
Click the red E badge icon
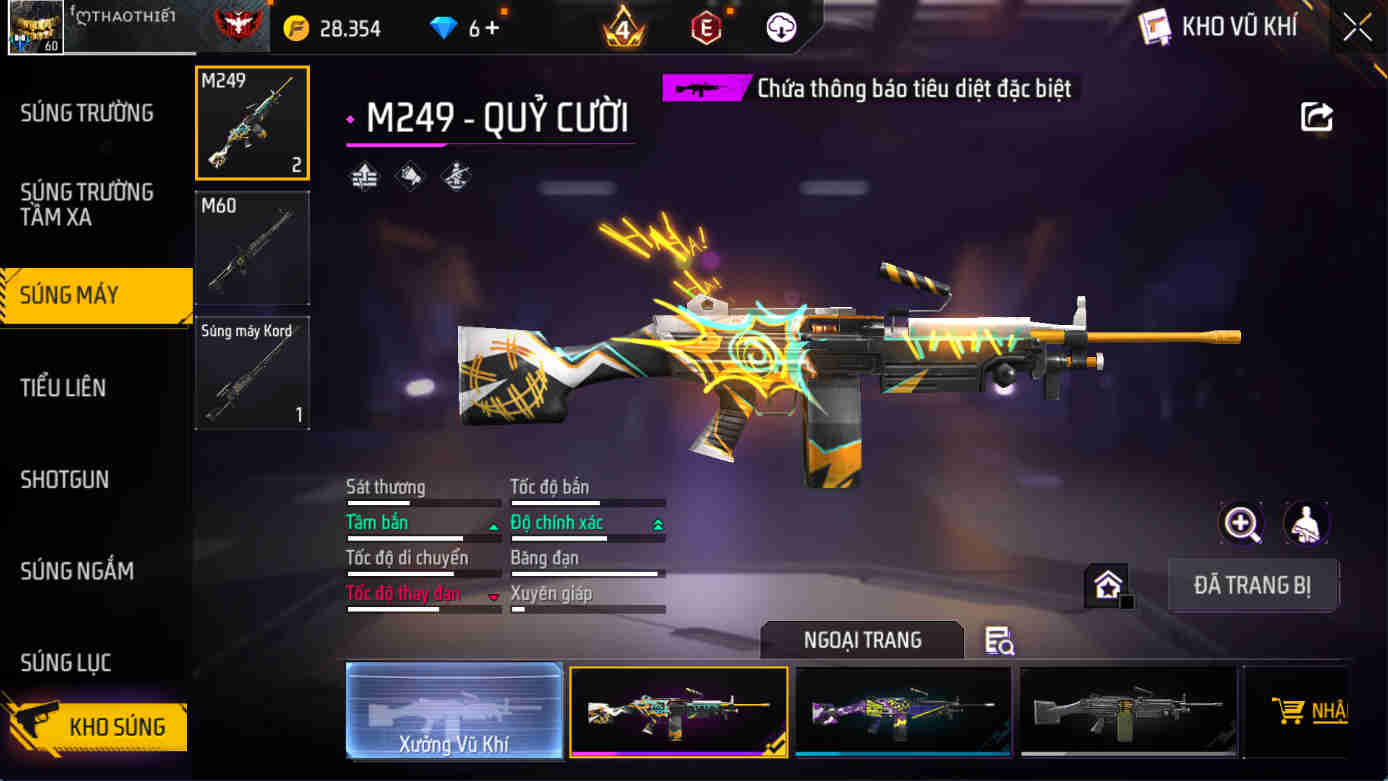click(705, 28)
